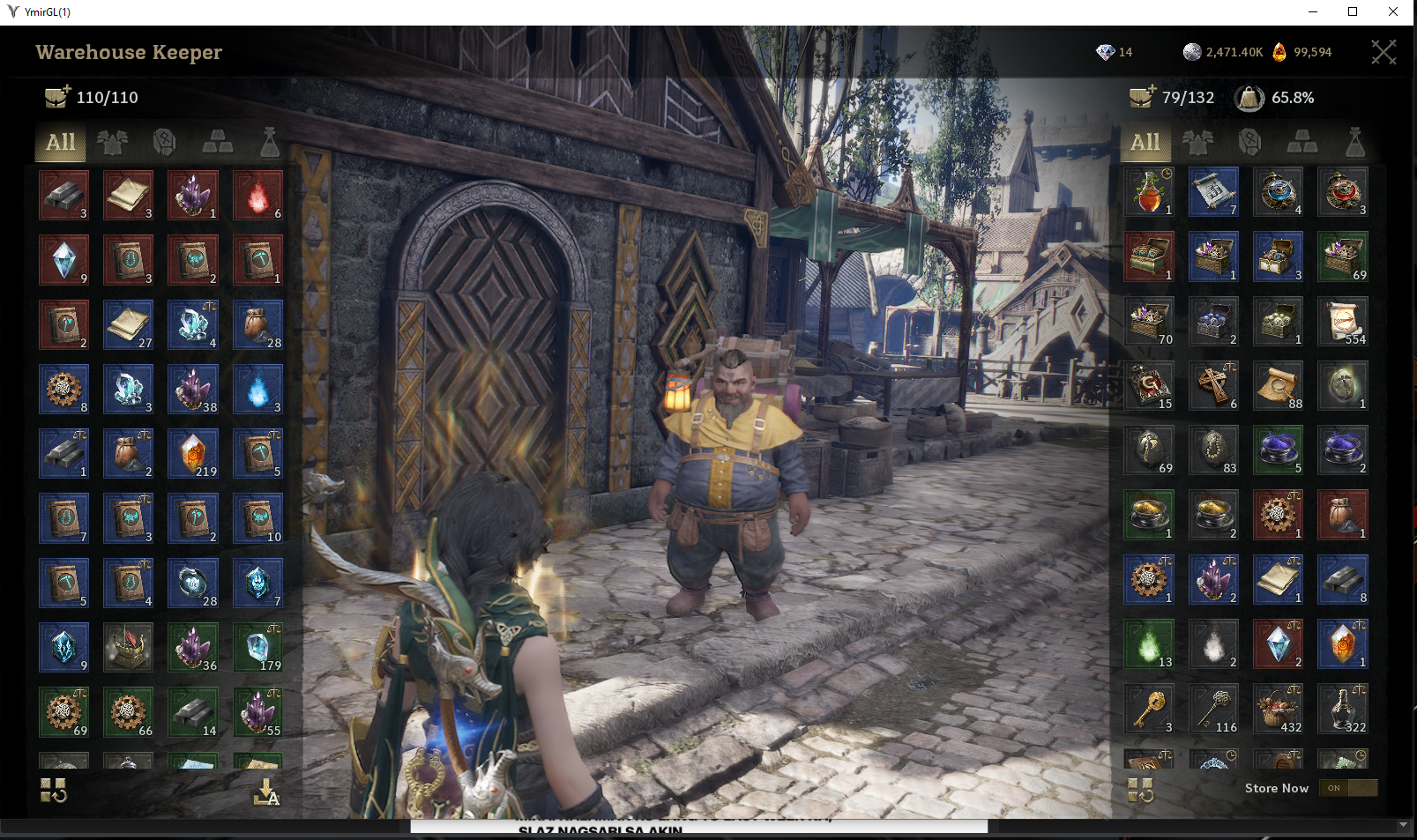
Task: Switch to the inventory potion flask tab
Action: click(1354, 143)
